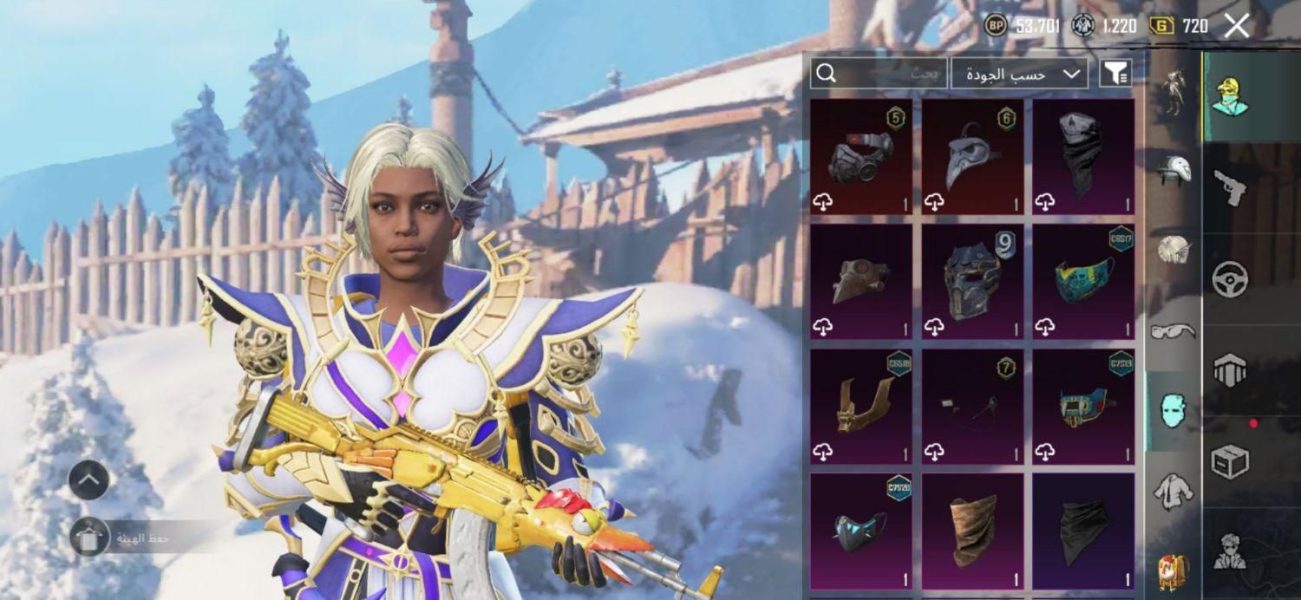Screen dimensions: 1301x600
Task: Select the steel knight faceplate mask
Action: coord(972,281)
